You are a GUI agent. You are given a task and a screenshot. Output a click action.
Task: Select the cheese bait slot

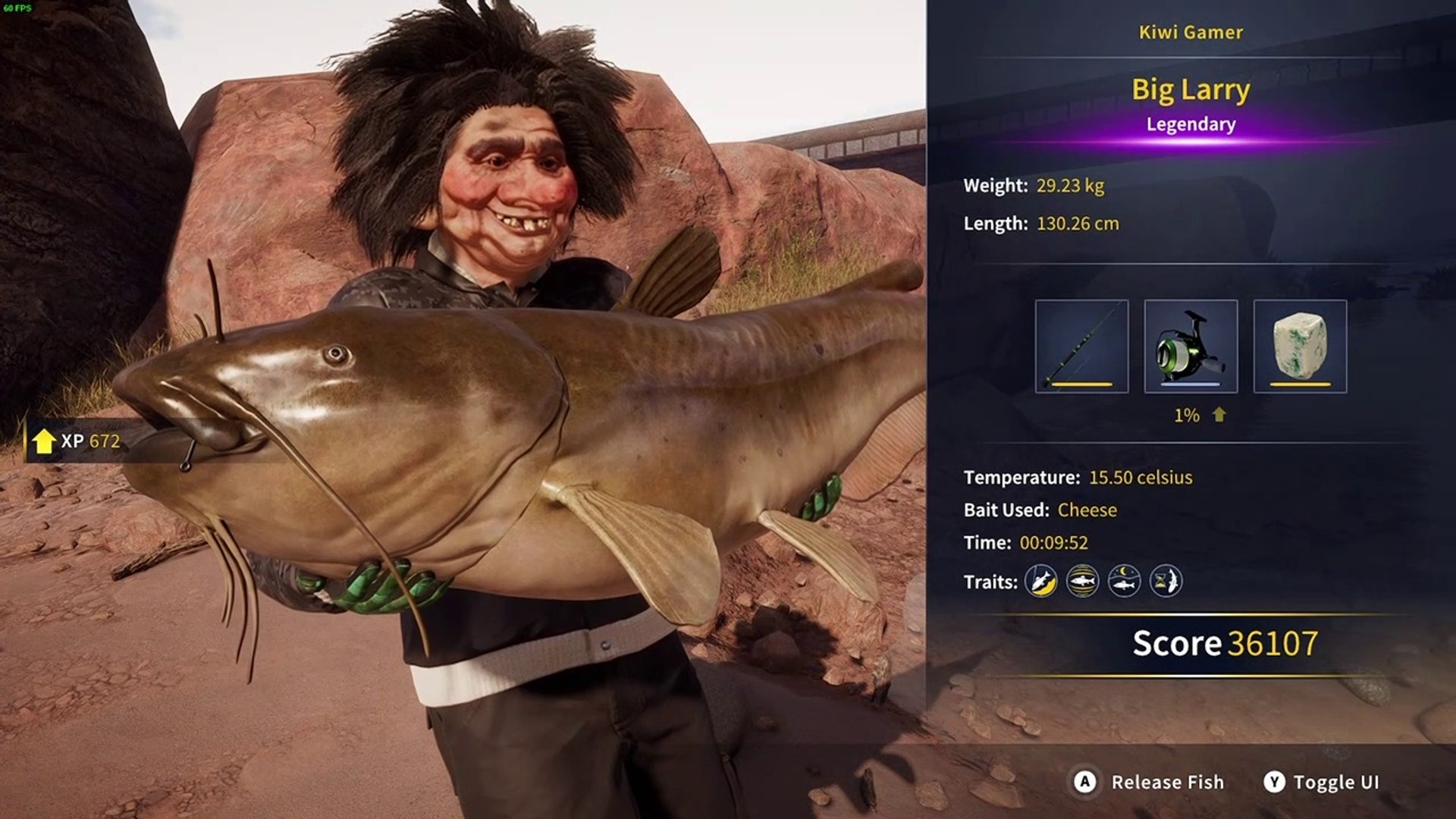click(x=1300, y=346)
